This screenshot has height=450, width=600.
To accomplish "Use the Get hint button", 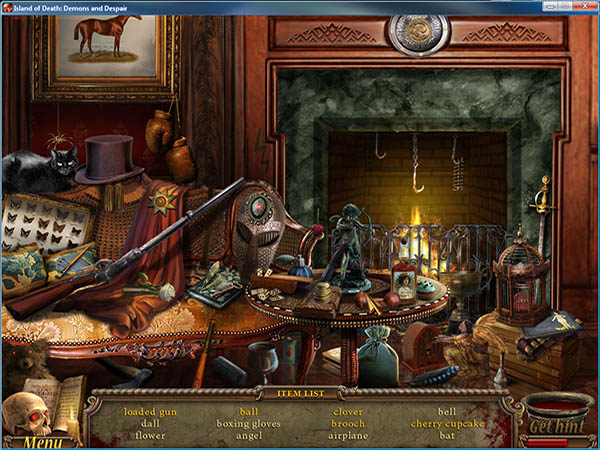I will pos(556,426).
